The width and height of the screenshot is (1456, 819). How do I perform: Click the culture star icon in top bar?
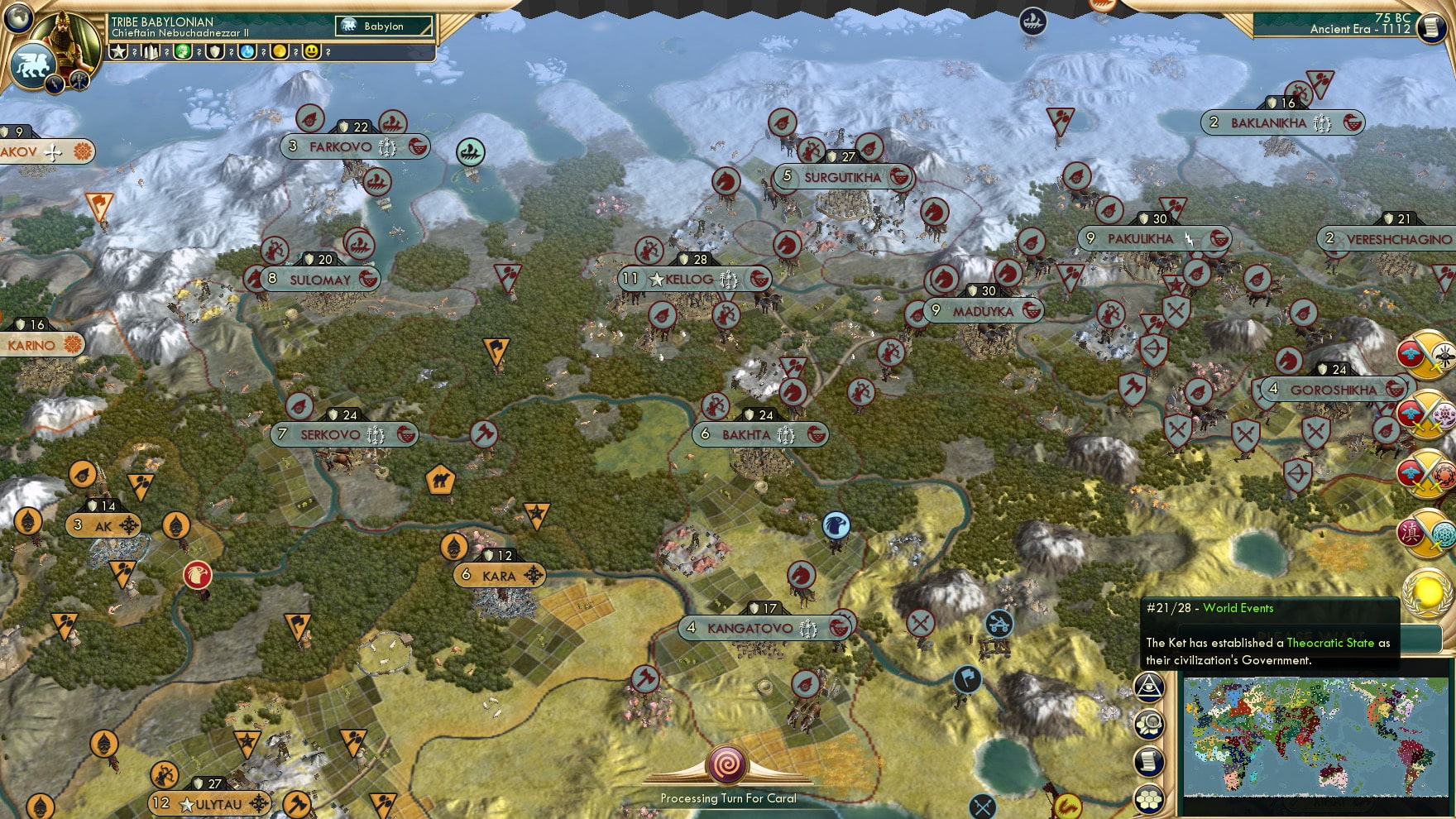coord(118,51)
